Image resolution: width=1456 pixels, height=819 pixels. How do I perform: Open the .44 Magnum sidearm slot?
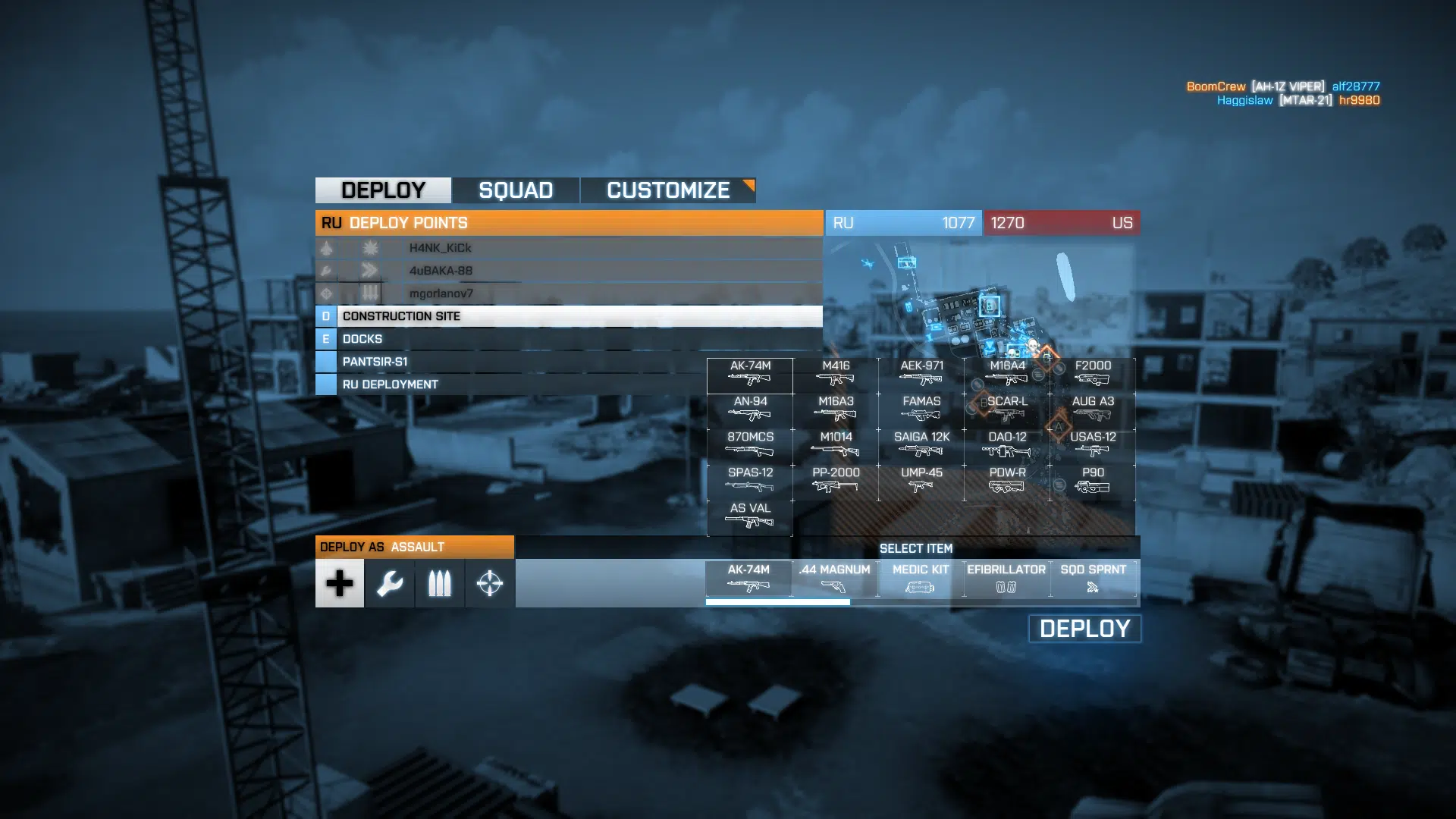pos(834,578)
